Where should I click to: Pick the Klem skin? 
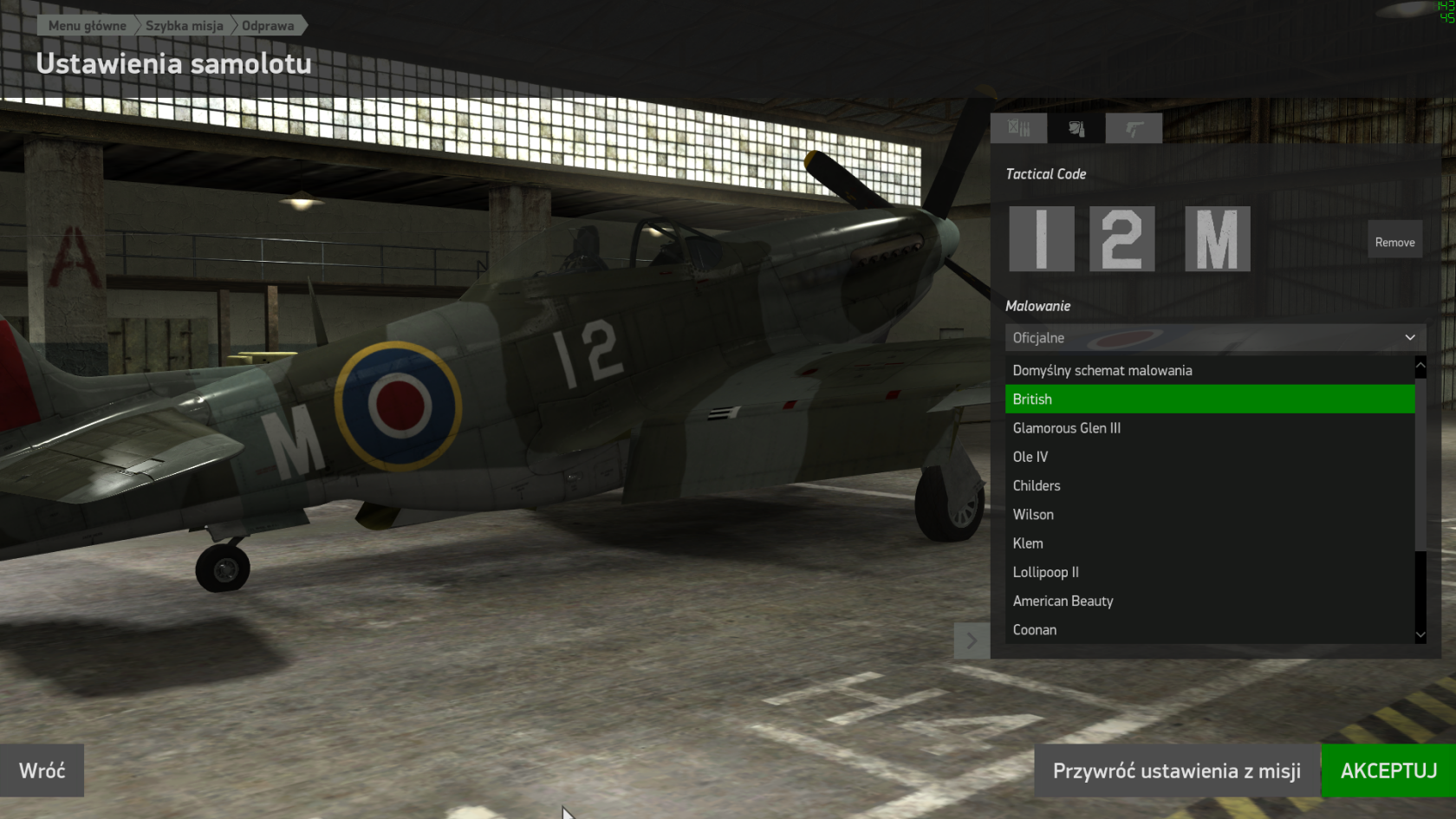(1028, 543)
